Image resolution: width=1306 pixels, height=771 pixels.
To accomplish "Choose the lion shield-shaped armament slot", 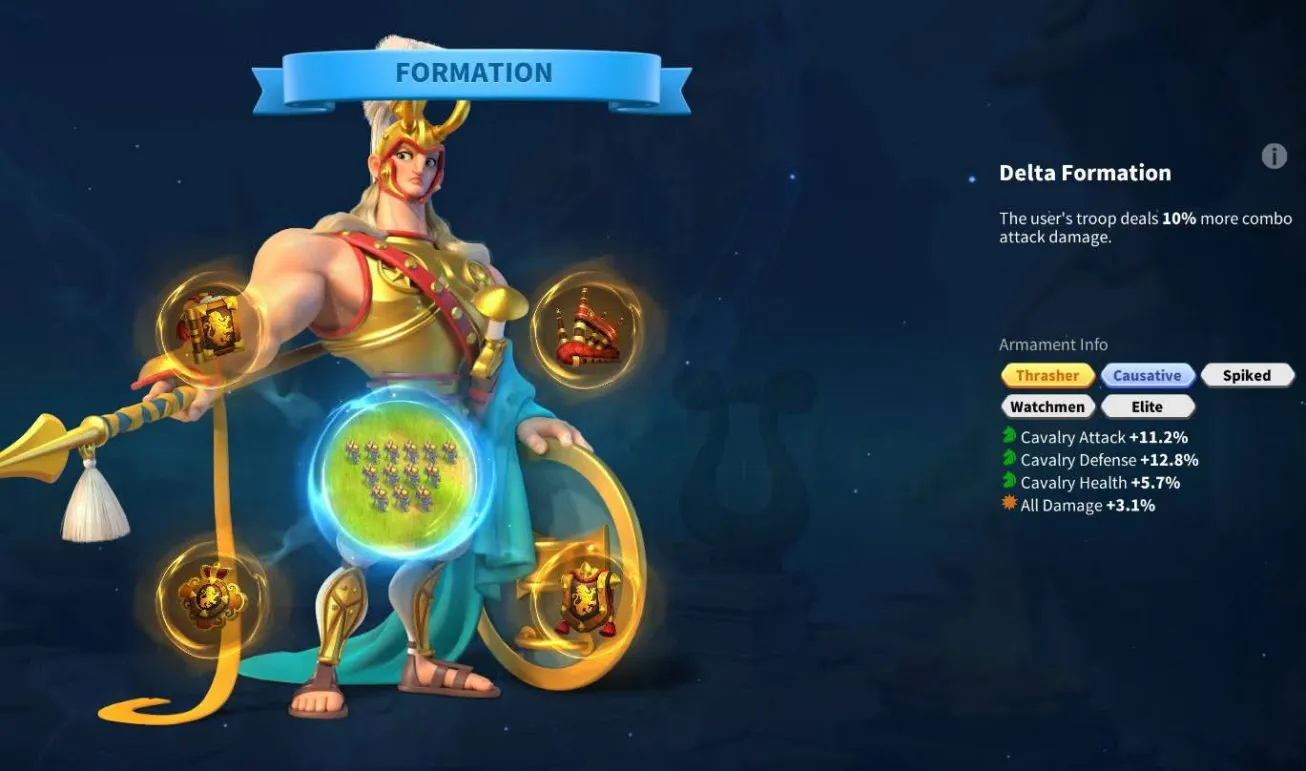I will tap(586, 599).
